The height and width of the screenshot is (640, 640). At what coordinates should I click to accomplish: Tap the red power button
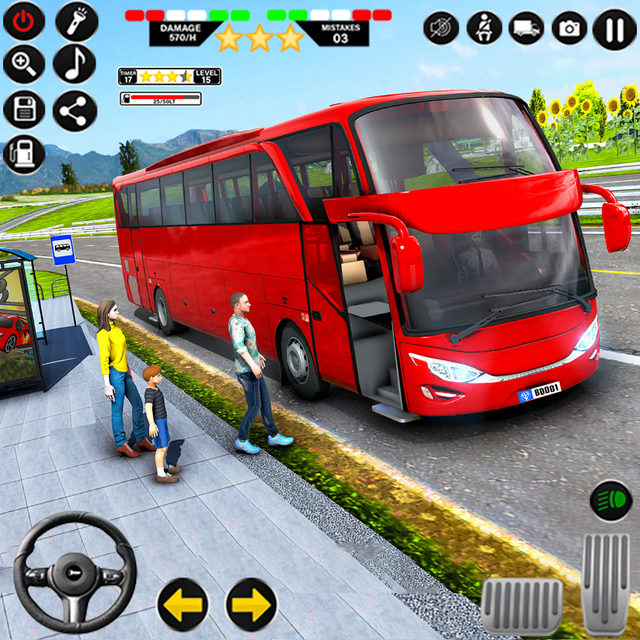[x=24, y=21]
